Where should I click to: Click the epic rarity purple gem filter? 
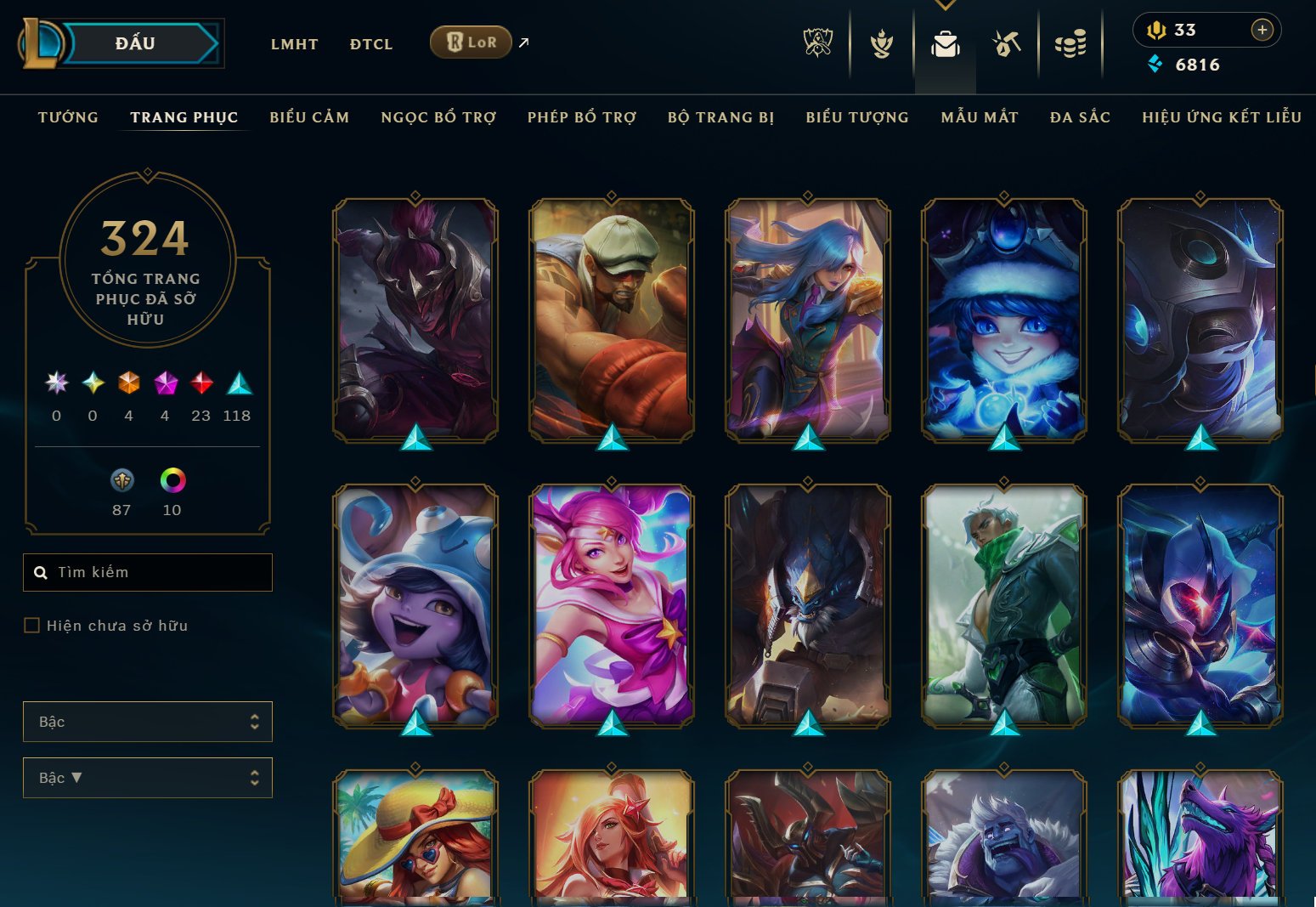165,383
